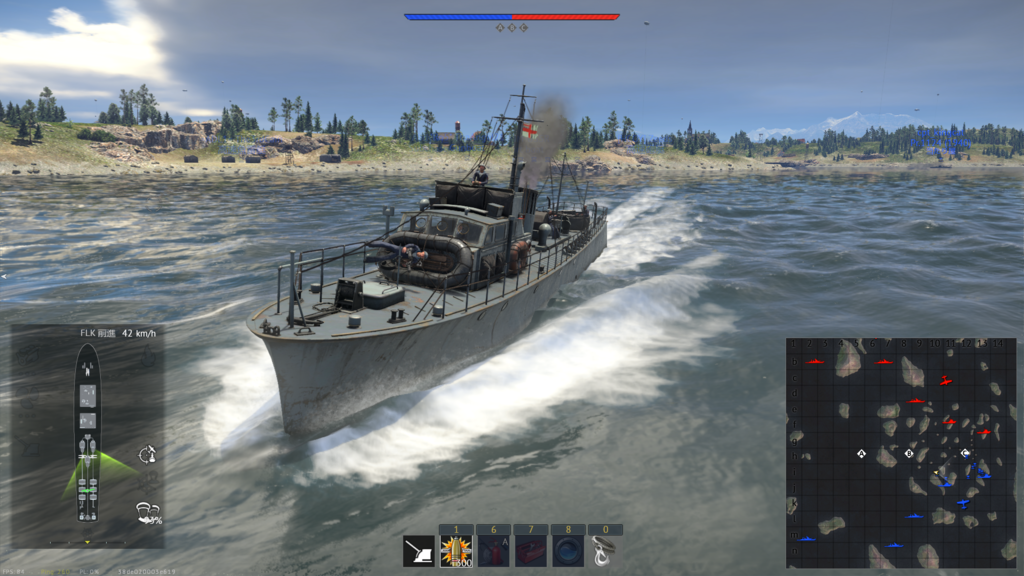Activate the fire extinguisher in slot 6
Image resolution: width=1024 pixels, height=576 pixels.
point(493,551)
